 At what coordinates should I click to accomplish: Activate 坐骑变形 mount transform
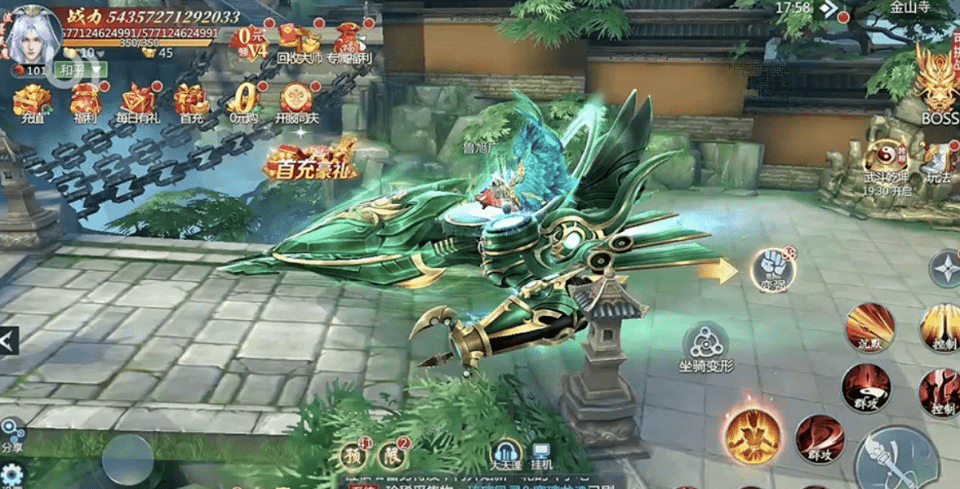pyautogui.click(x=707, y=345)
